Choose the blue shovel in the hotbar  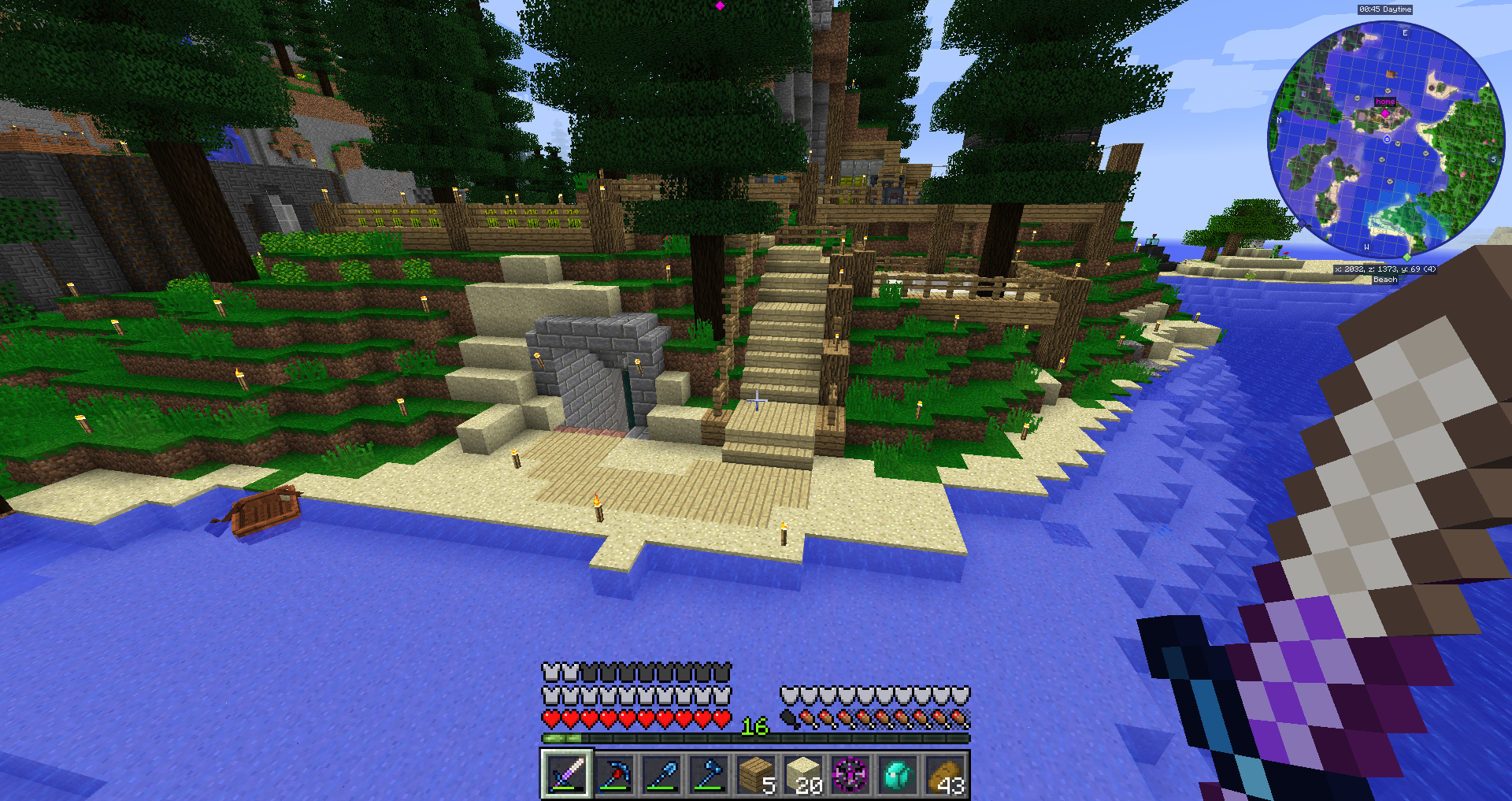tap(661, 774)
